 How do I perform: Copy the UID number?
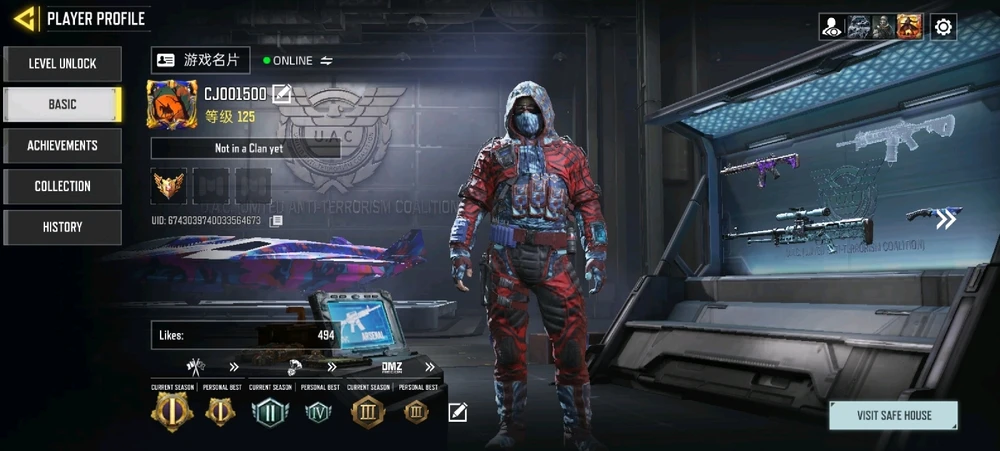click(x=276, y=220)
